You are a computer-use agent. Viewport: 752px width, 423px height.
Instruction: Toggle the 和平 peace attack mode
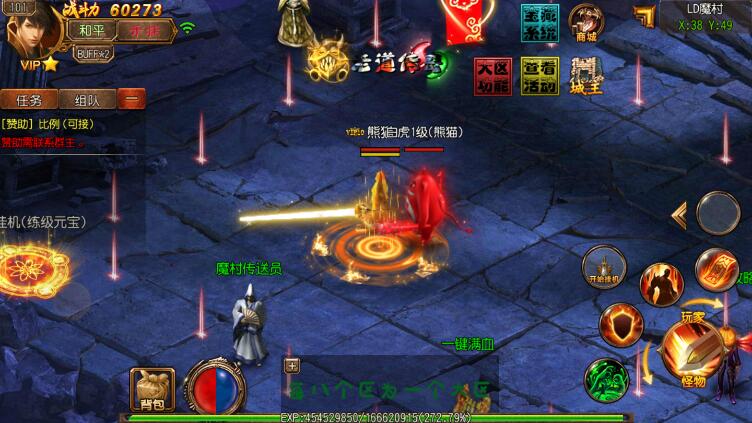click(86, 29)
